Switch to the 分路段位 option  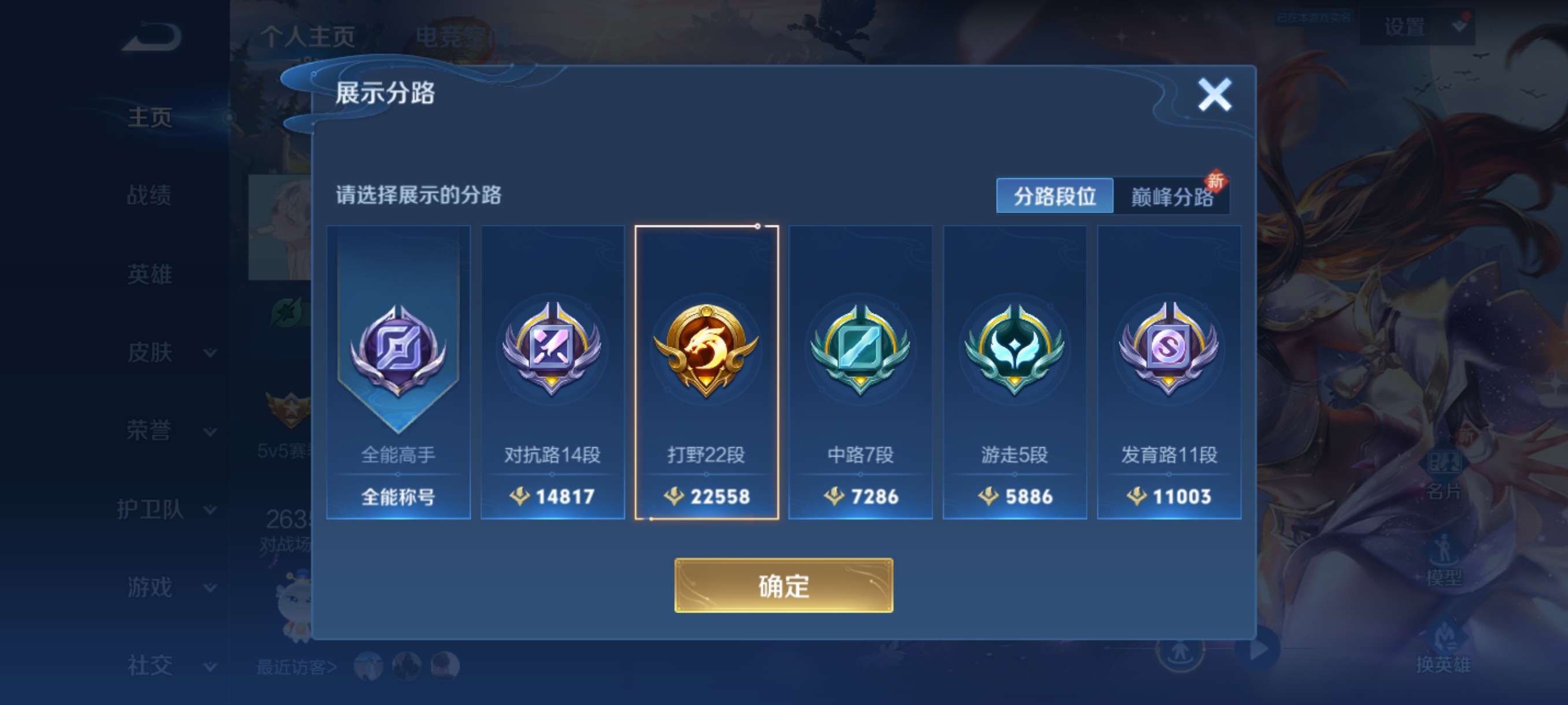tap(1055, 196)
